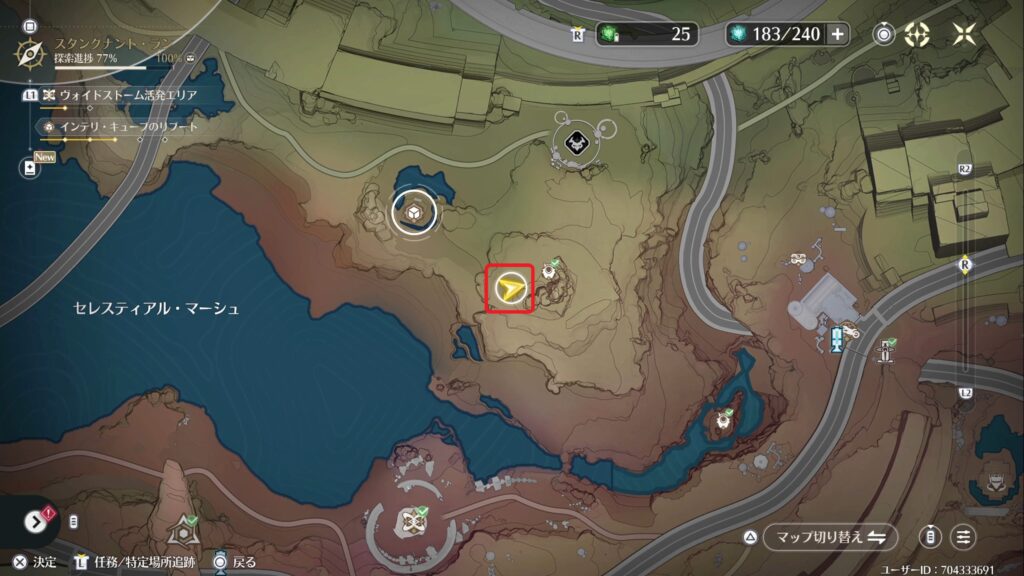Open the map filter settings icon

(x=963, y=537)
